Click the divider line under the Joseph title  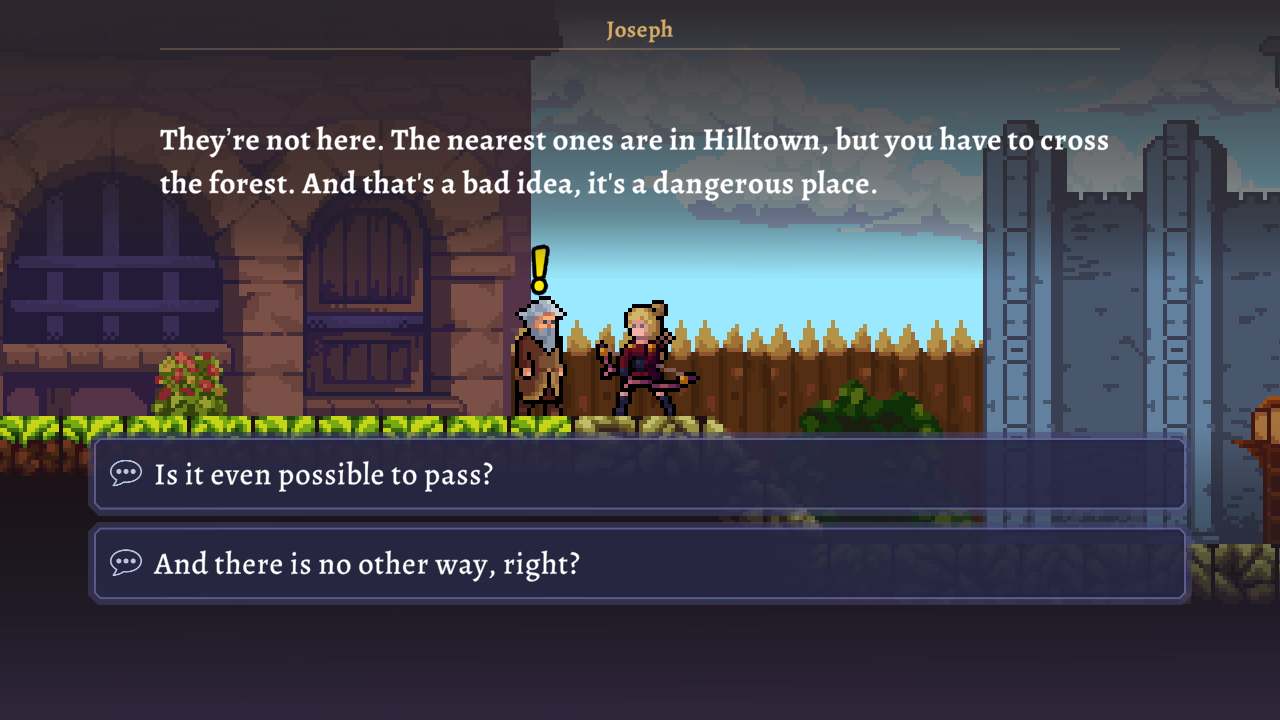[640, 47]
